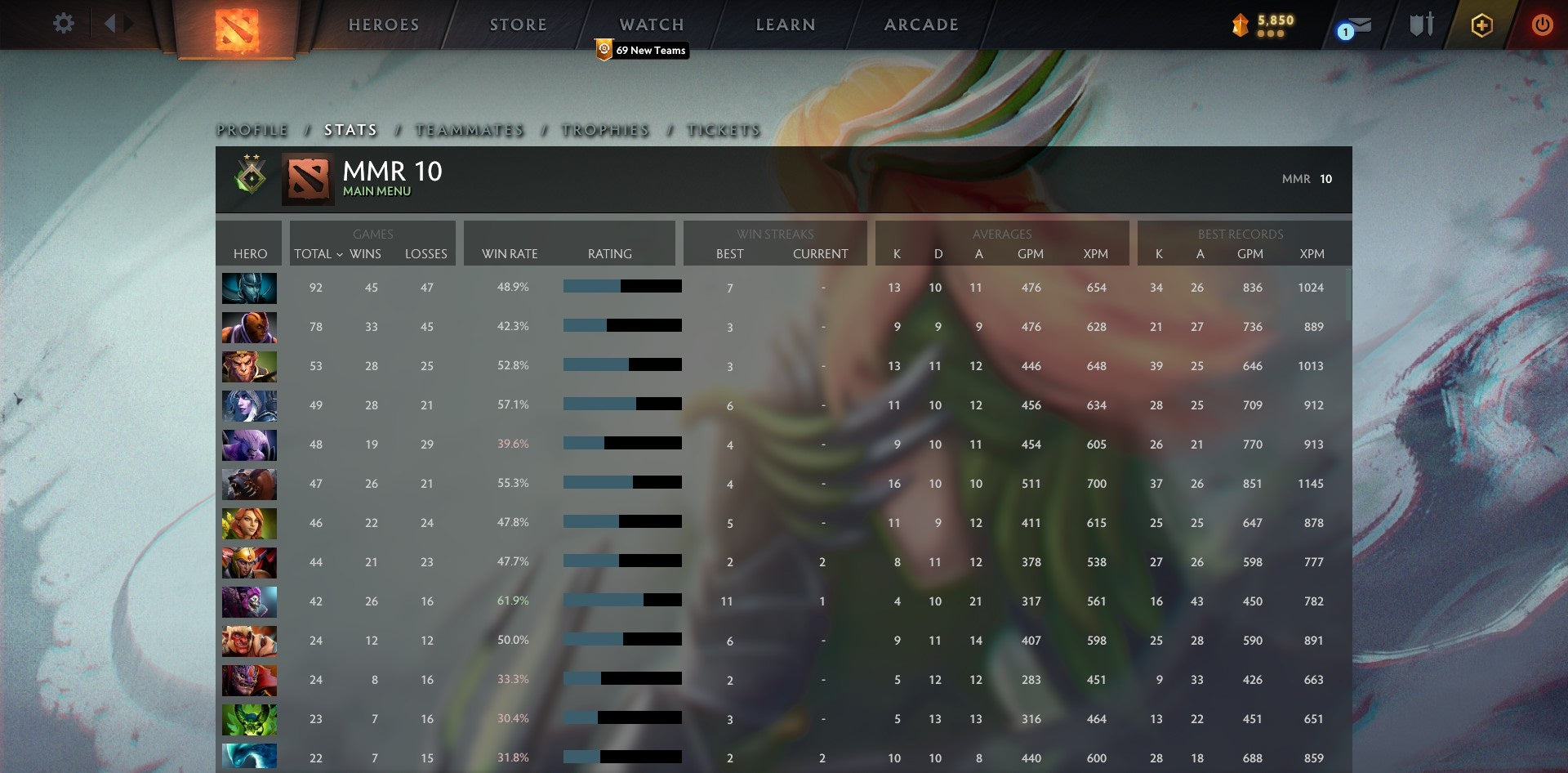Open Dota Plus via the gold hexagon icon
The image size is (1568, 773).
1481,24
